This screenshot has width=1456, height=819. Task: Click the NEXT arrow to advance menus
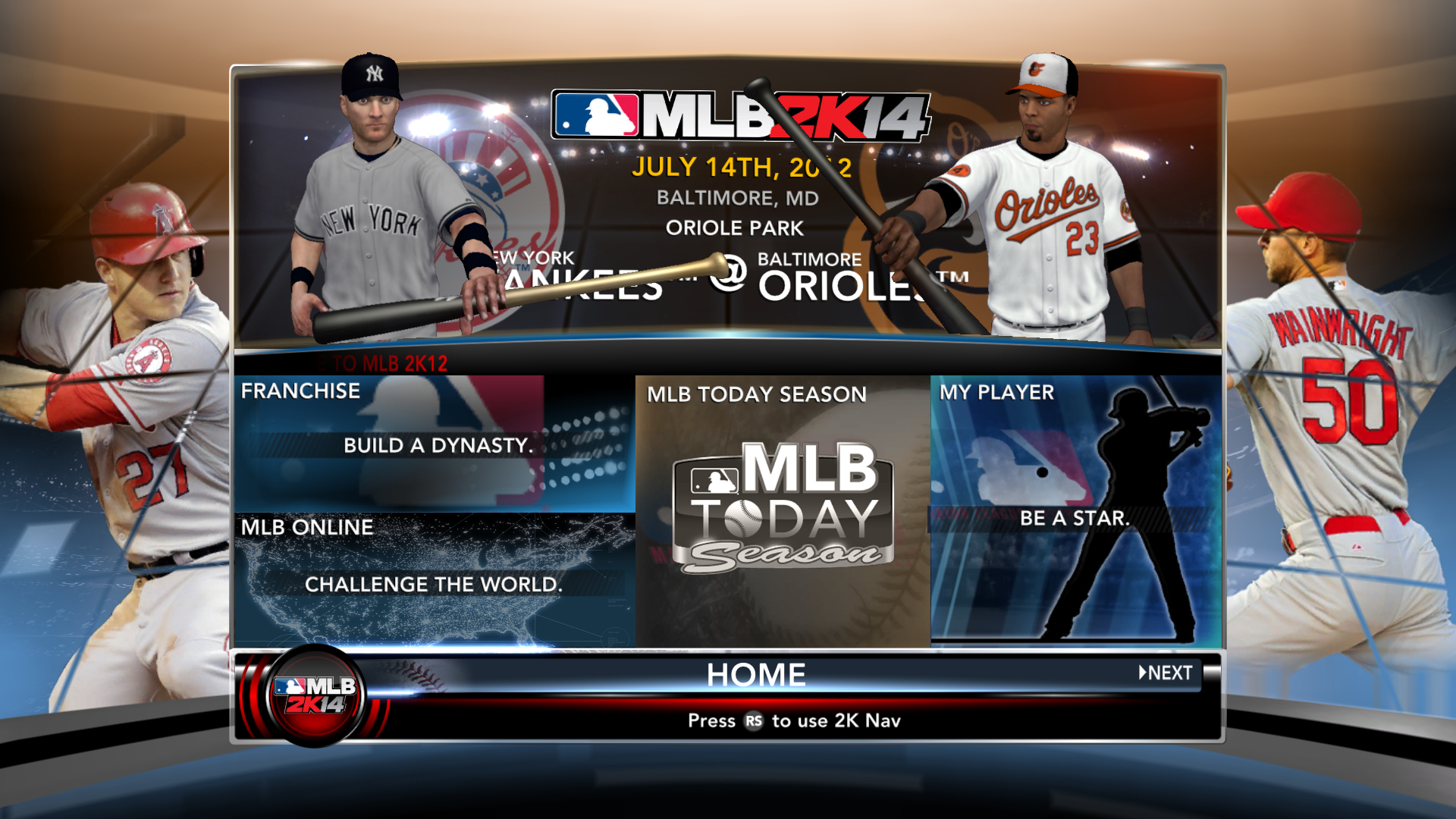pos(1164,672)
